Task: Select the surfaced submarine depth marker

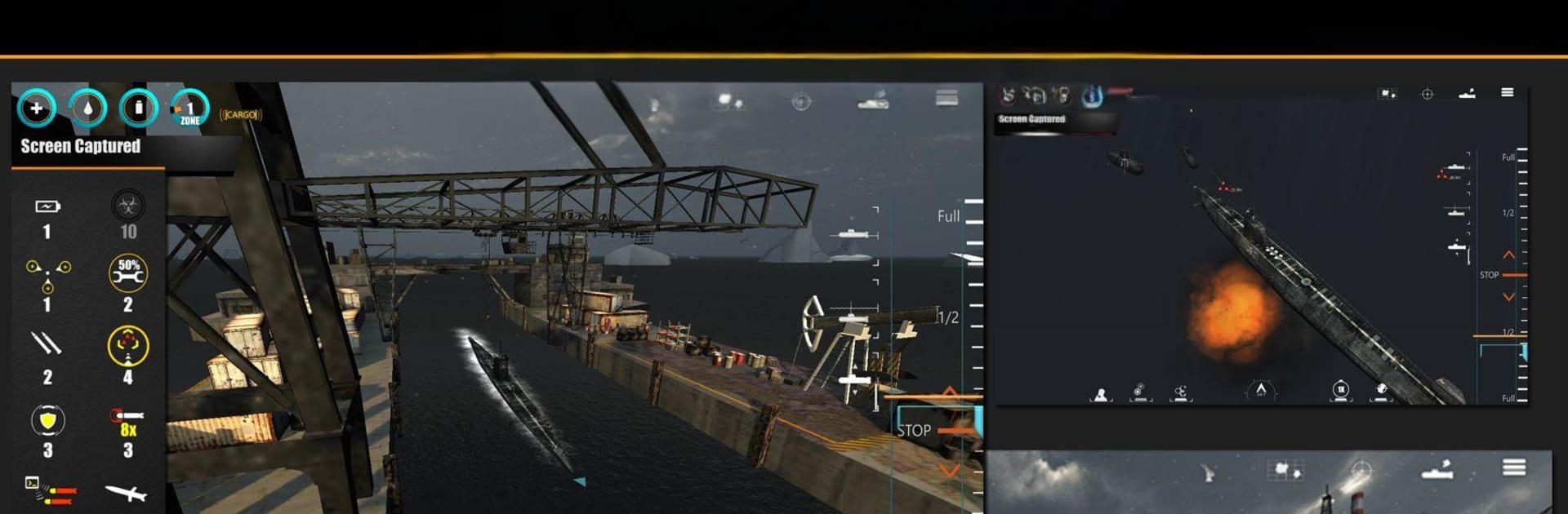Action: [x=853, y=235]
